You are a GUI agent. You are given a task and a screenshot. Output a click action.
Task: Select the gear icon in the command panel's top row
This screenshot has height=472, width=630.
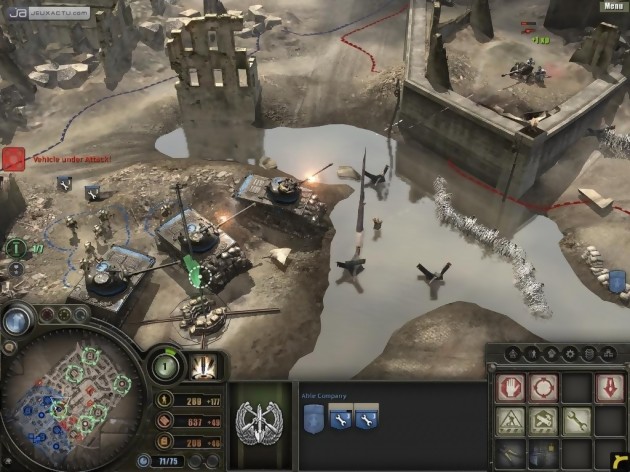(567, 353)
